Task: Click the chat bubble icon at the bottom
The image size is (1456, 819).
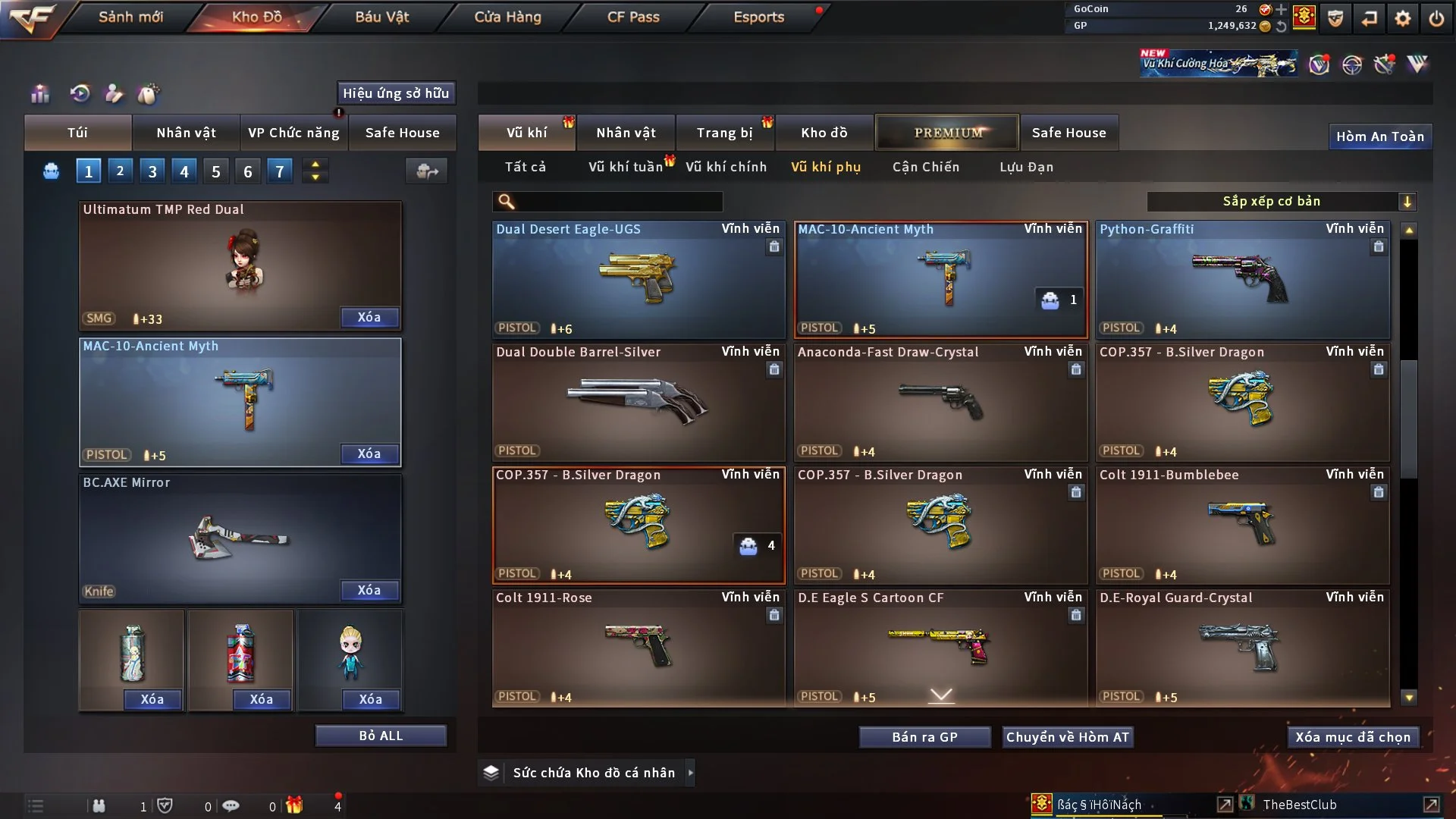Action: coord(231,806)
